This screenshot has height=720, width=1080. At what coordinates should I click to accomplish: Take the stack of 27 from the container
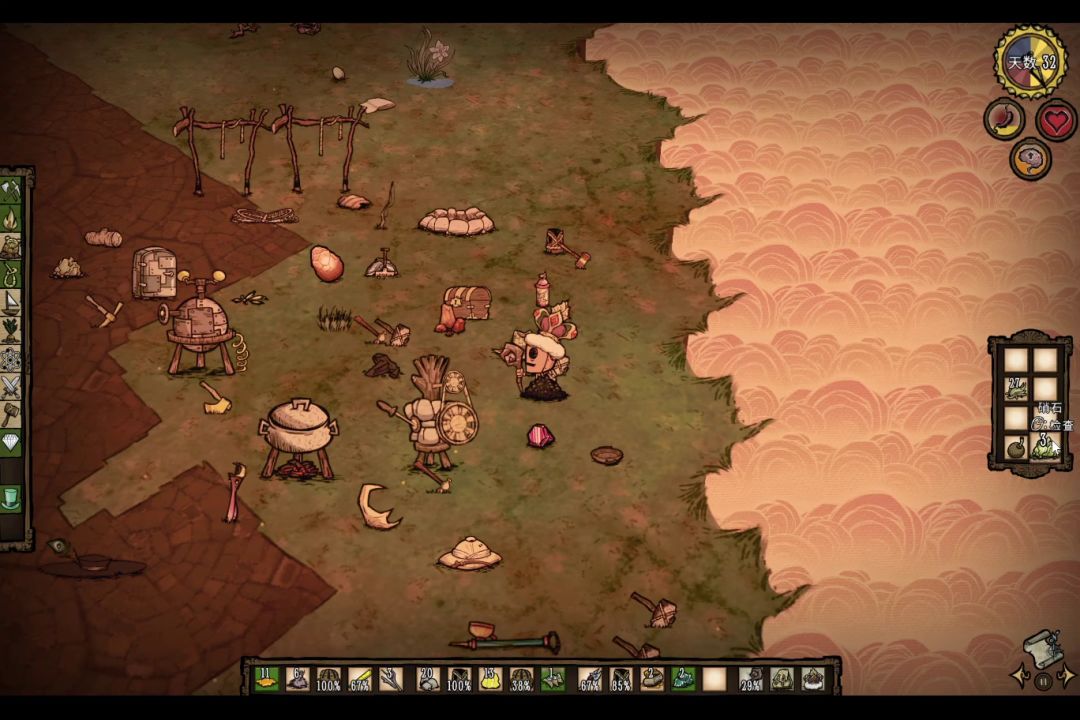coord(1016,389)
